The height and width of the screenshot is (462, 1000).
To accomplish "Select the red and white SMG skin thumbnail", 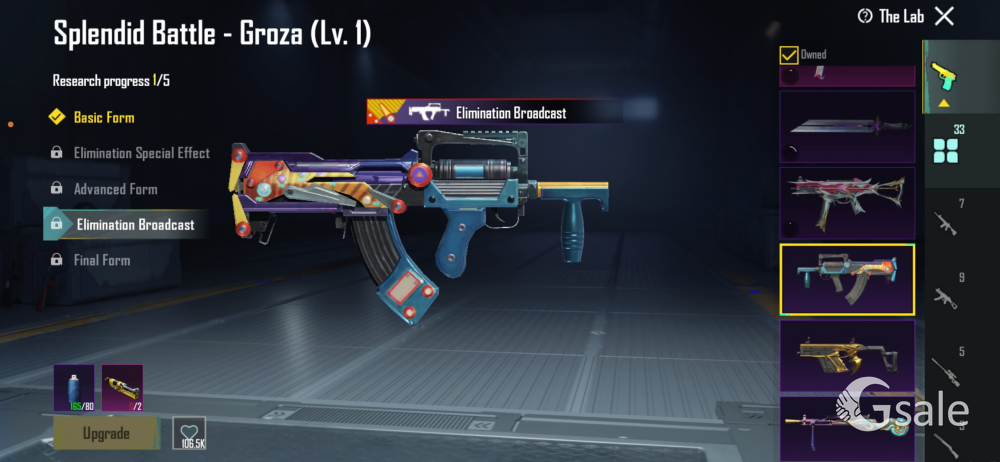I will [x=847, y=203].
